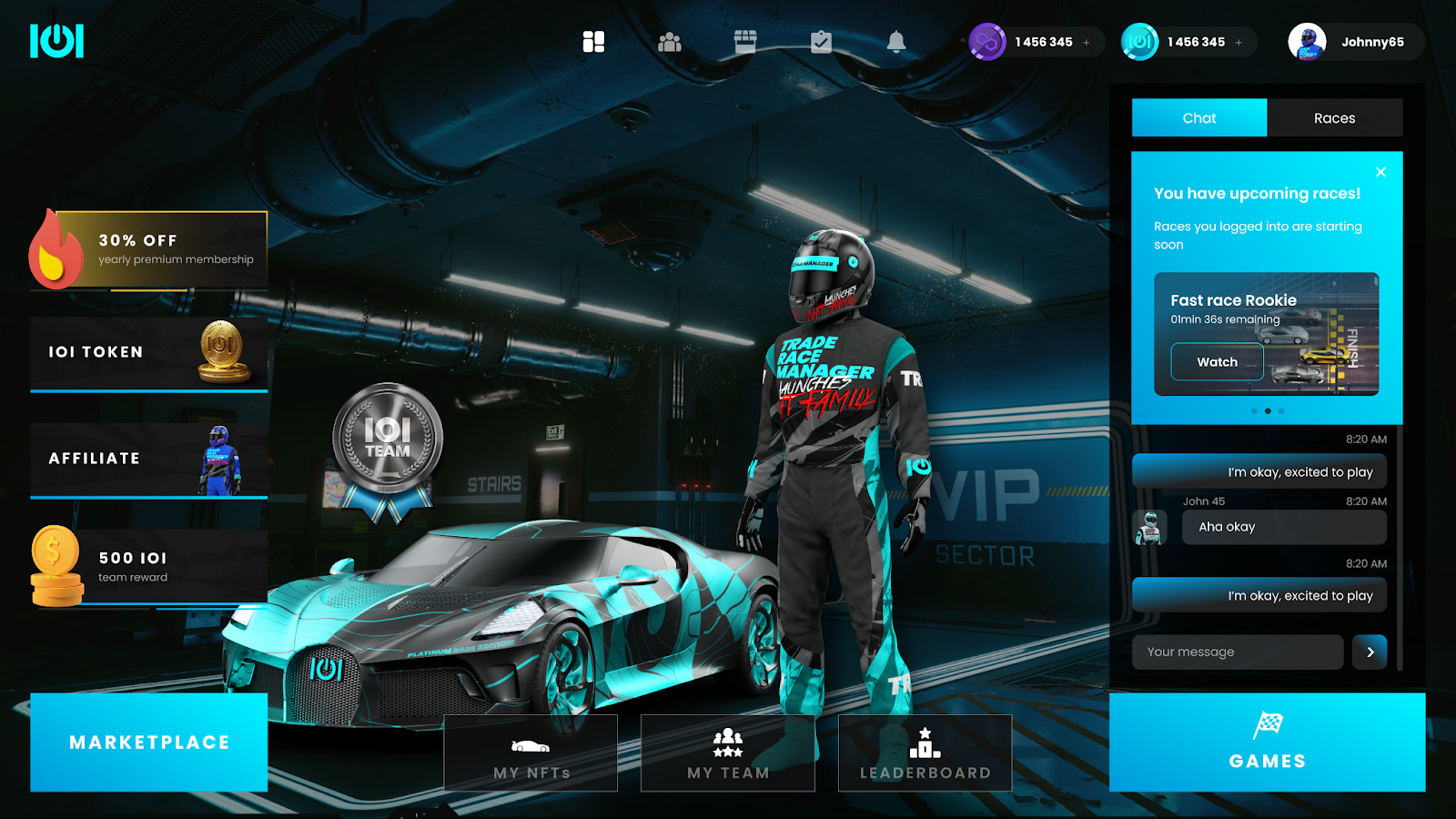Click the Your message input field
1456x819 pixels.
click(1237, 652)
